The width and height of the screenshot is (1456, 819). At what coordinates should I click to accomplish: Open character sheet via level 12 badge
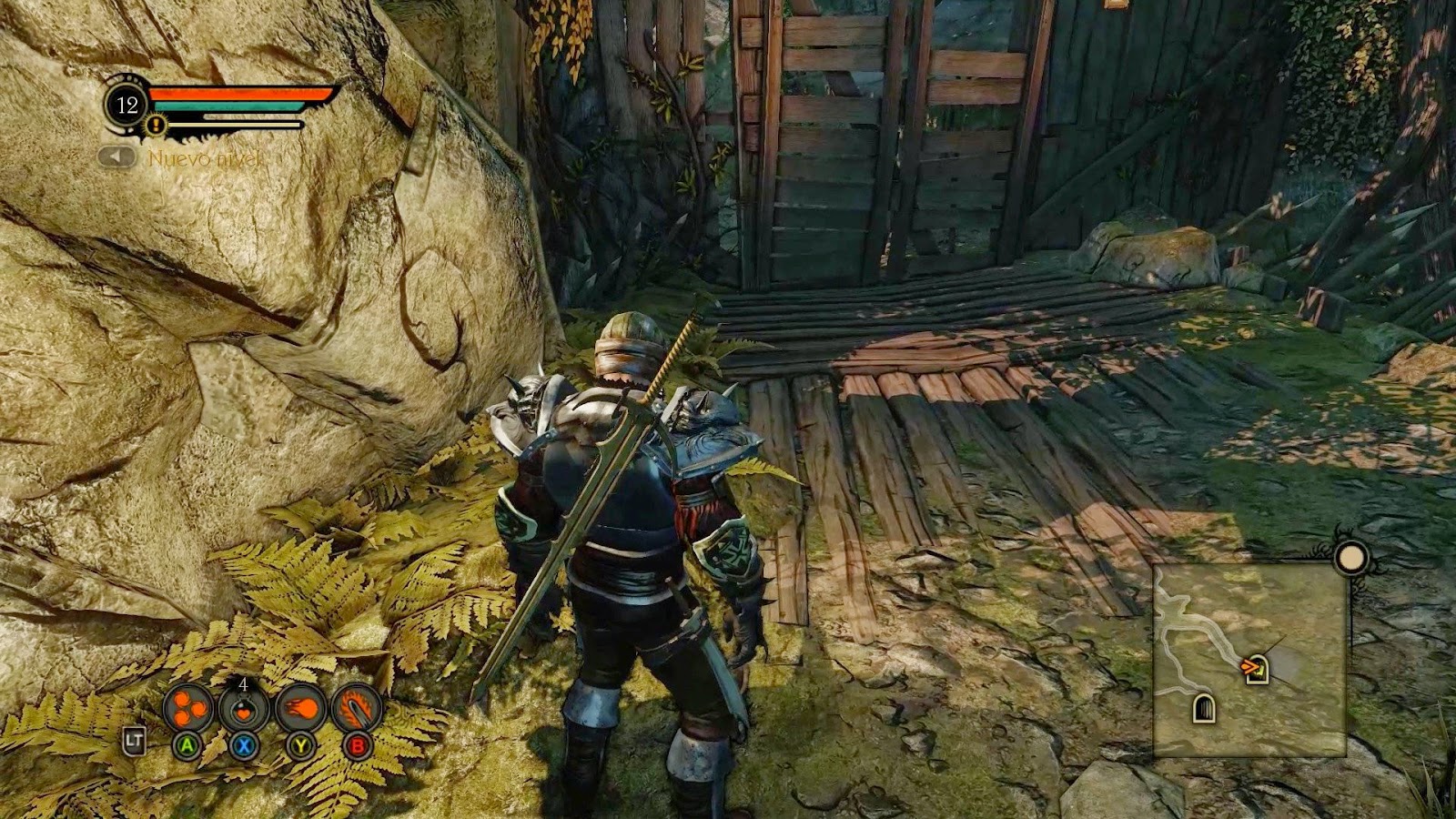click(x=126, y=105)
